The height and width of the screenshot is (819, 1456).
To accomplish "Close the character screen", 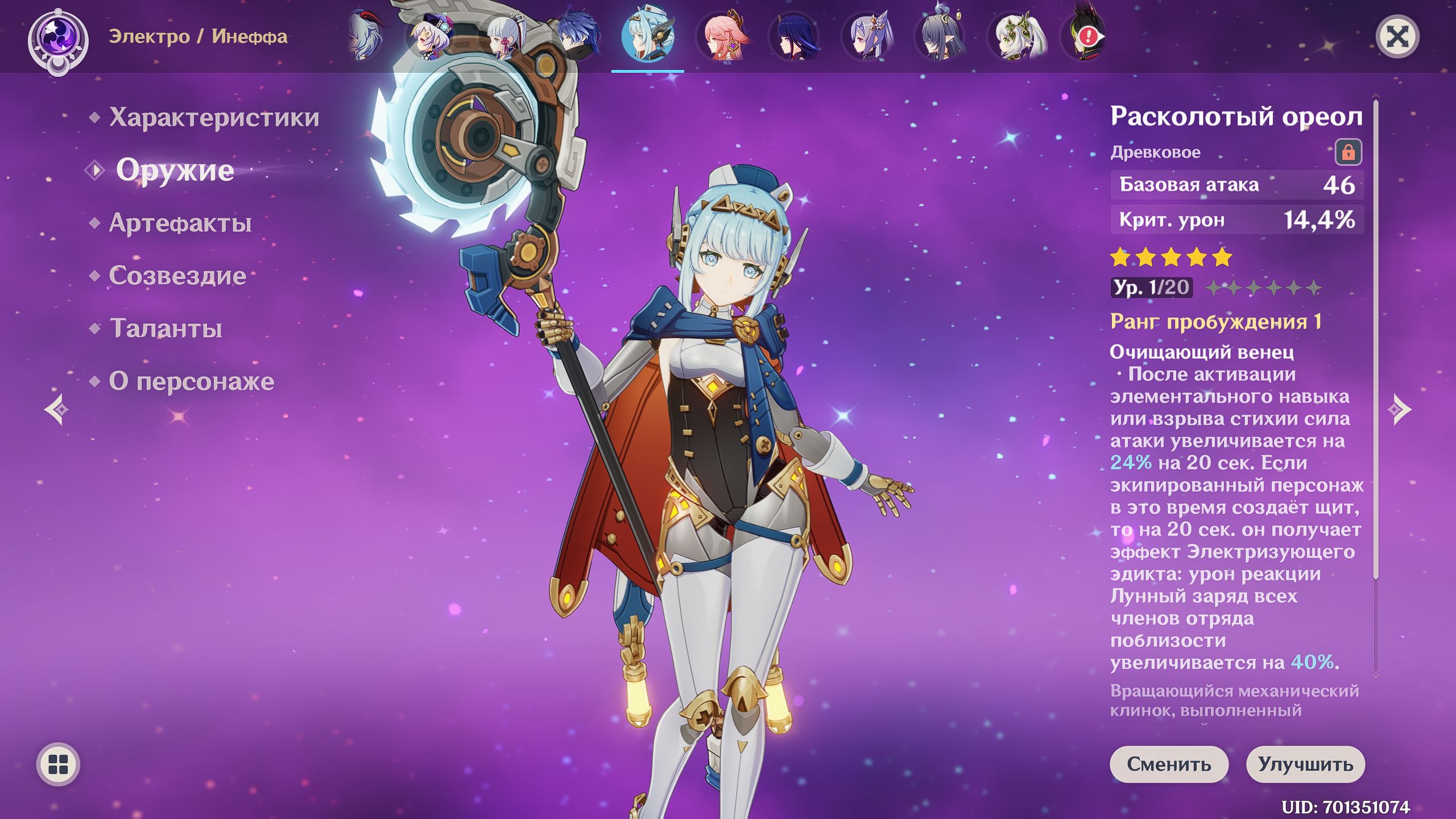I will point(1397,38).
